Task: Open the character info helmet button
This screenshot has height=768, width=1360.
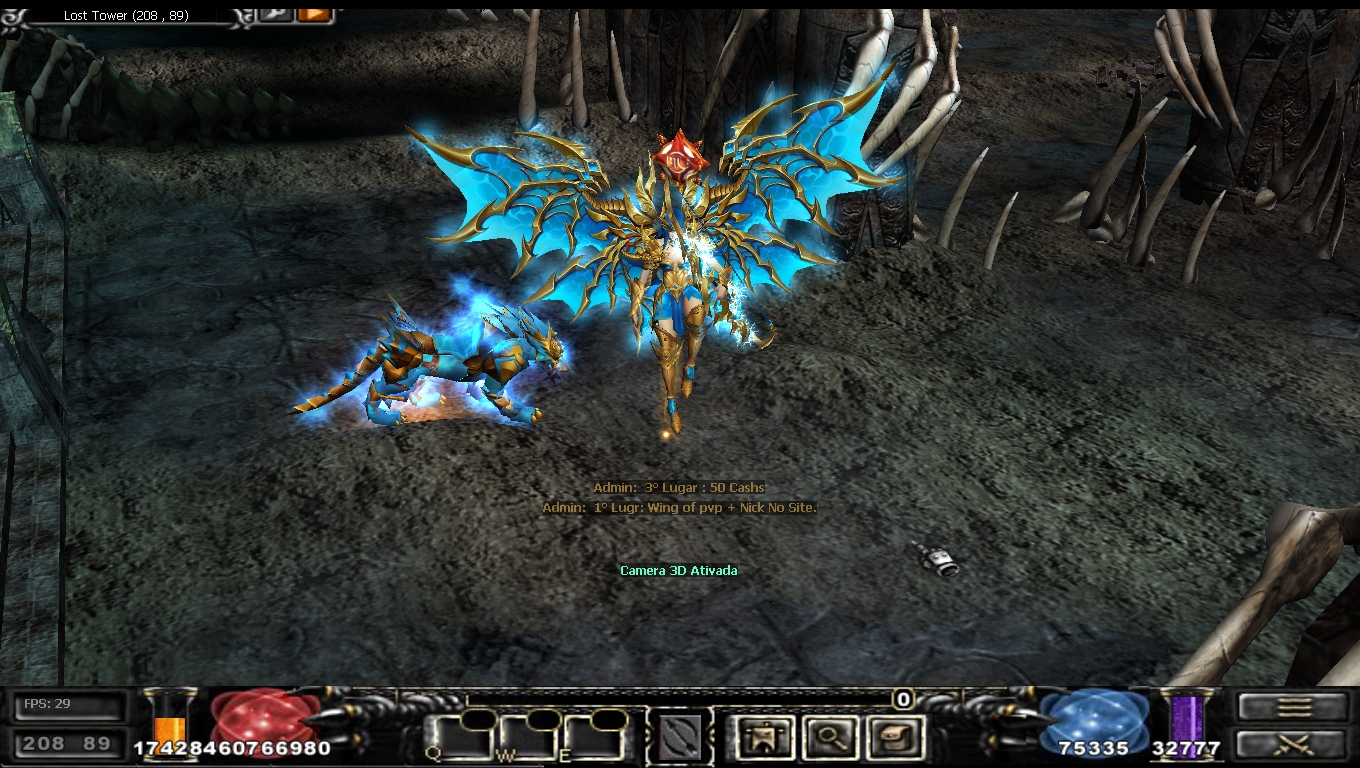Action: coord(765,738)
